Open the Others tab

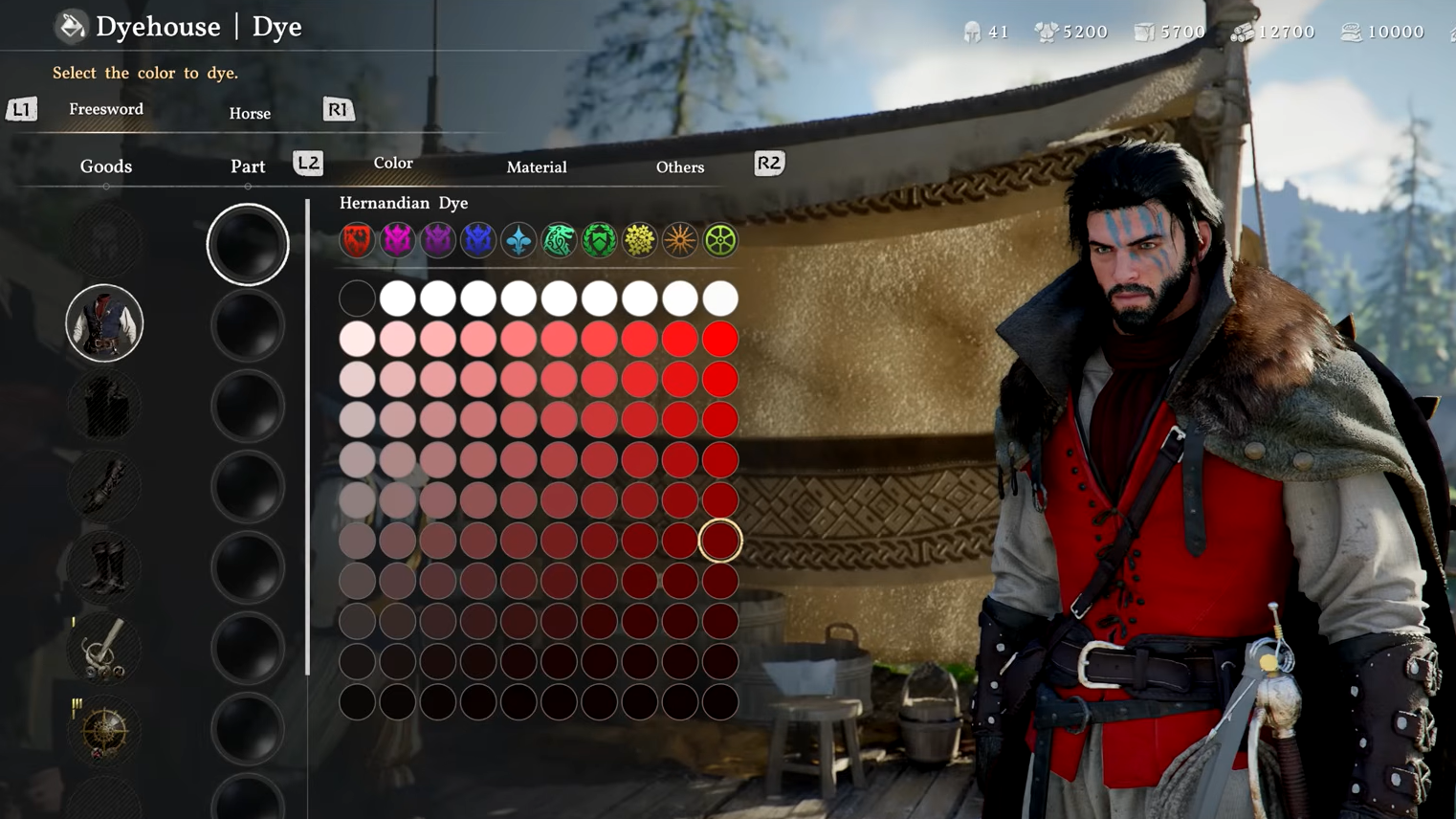[x=680, y=166]
